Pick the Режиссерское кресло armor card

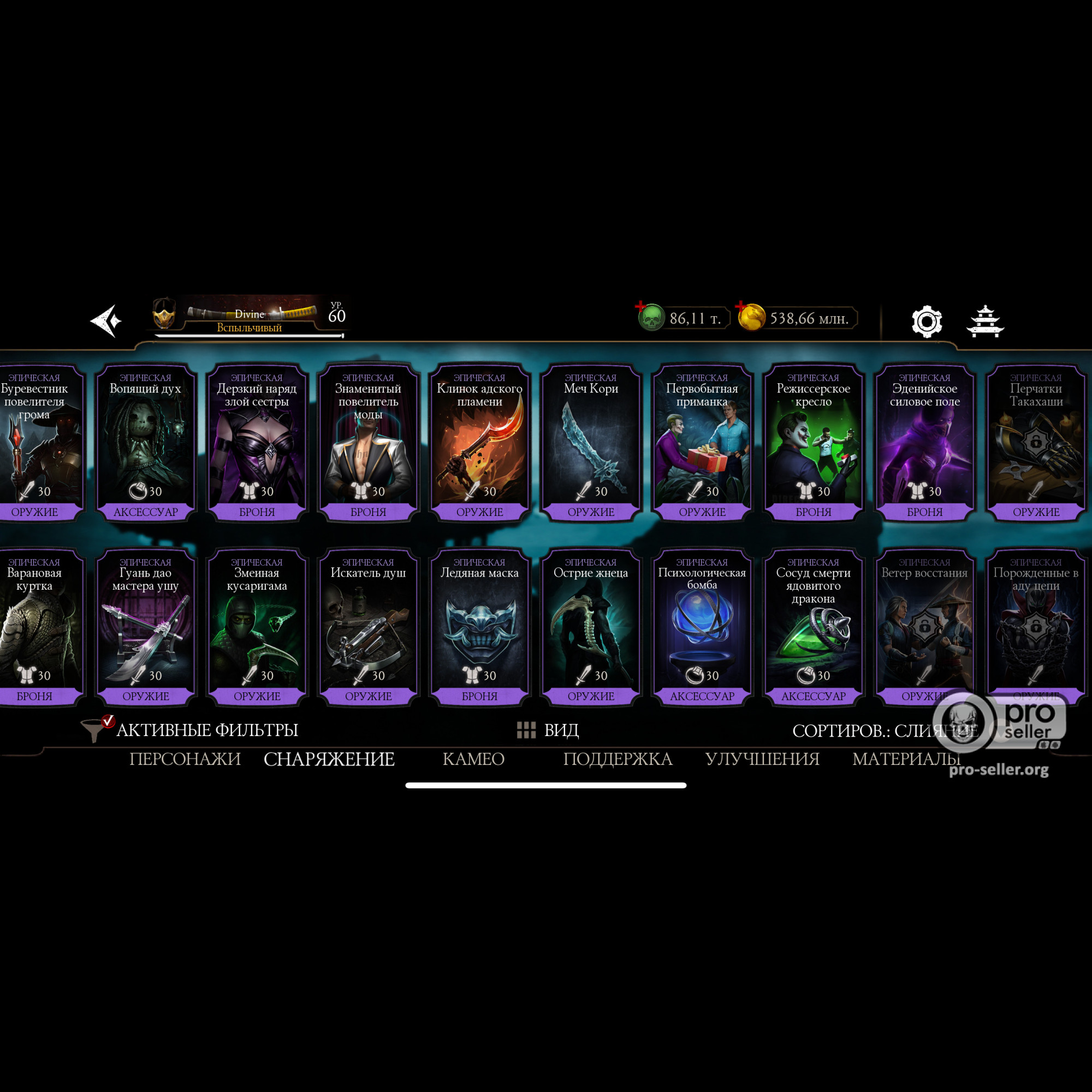pos(813,441)
